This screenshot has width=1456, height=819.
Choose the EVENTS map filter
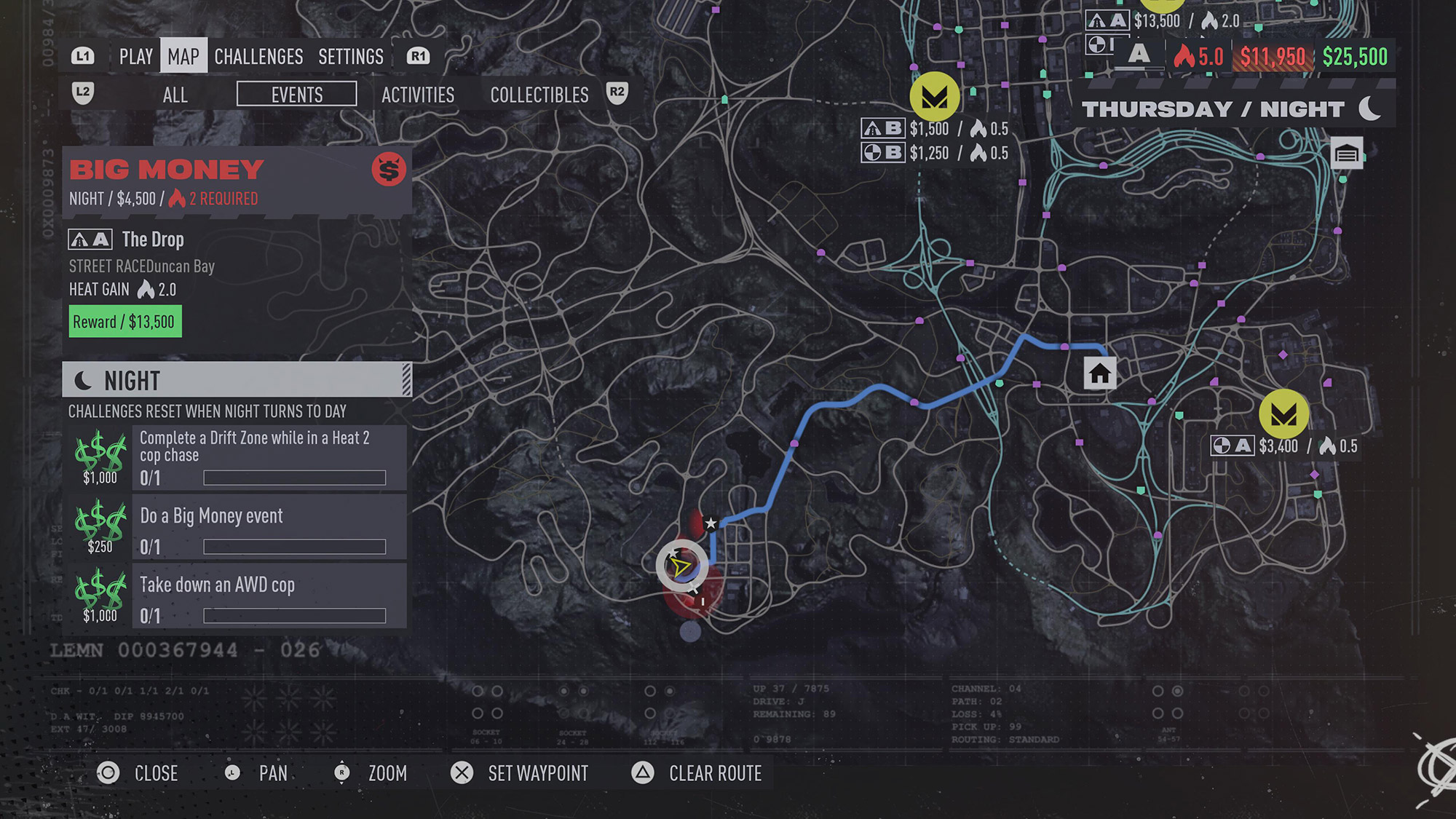pos(297,95)
